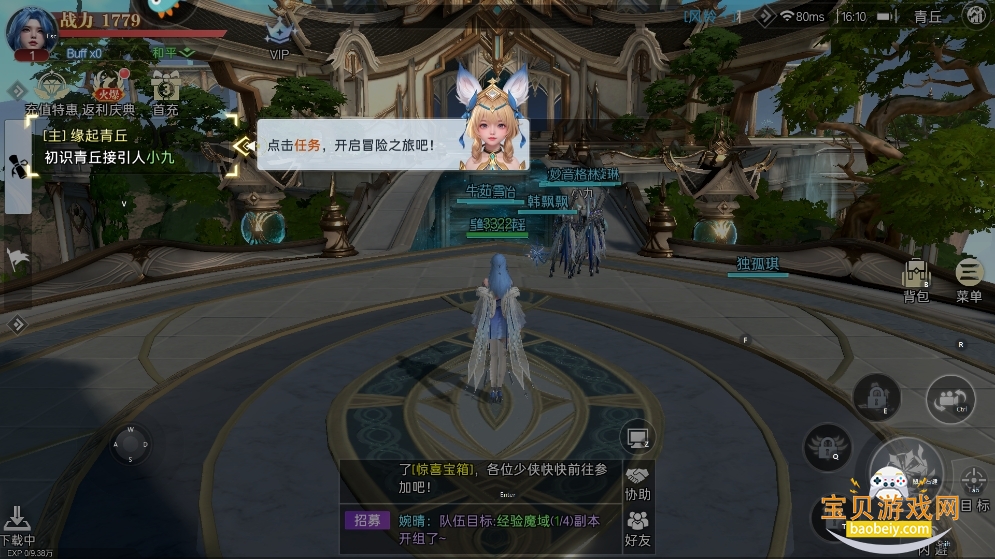Click the 招募 recruit tag in chat
The image size is (995, 559).
[367, 520]
